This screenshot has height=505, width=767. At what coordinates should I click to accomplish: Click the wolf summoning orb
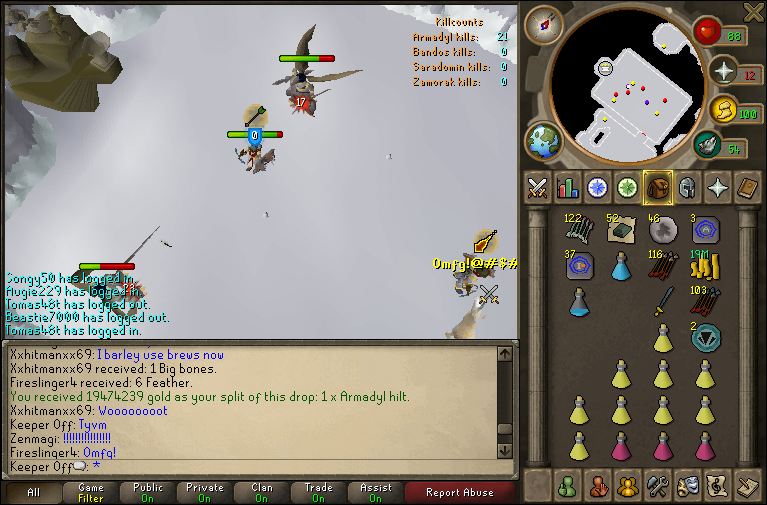coord(707,145)
